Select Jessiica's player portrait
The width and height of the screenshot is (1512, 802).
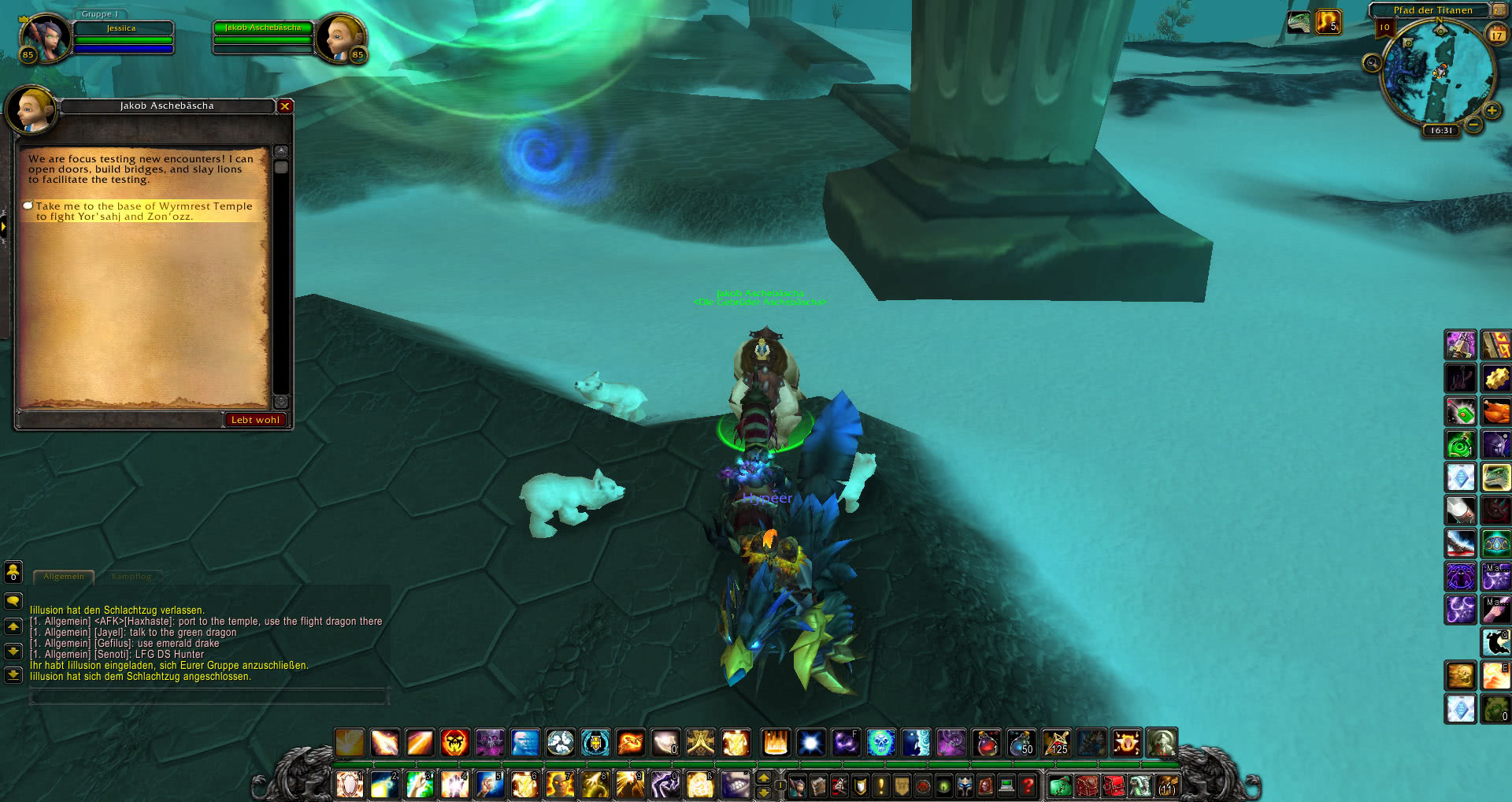[45, 37]
